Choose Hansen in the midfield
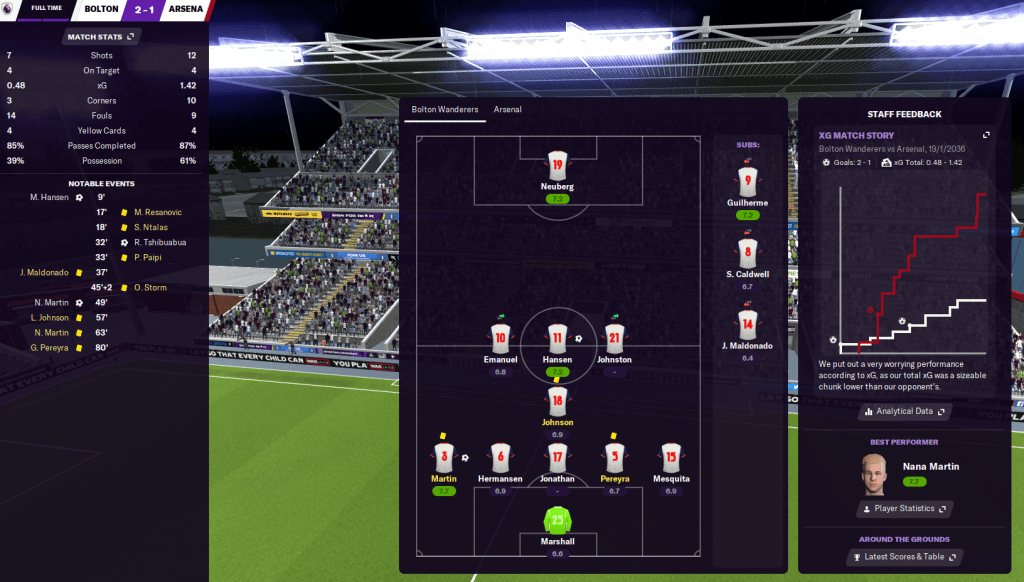The width and height of the screenshot is (1024, 582). point(557,338)
